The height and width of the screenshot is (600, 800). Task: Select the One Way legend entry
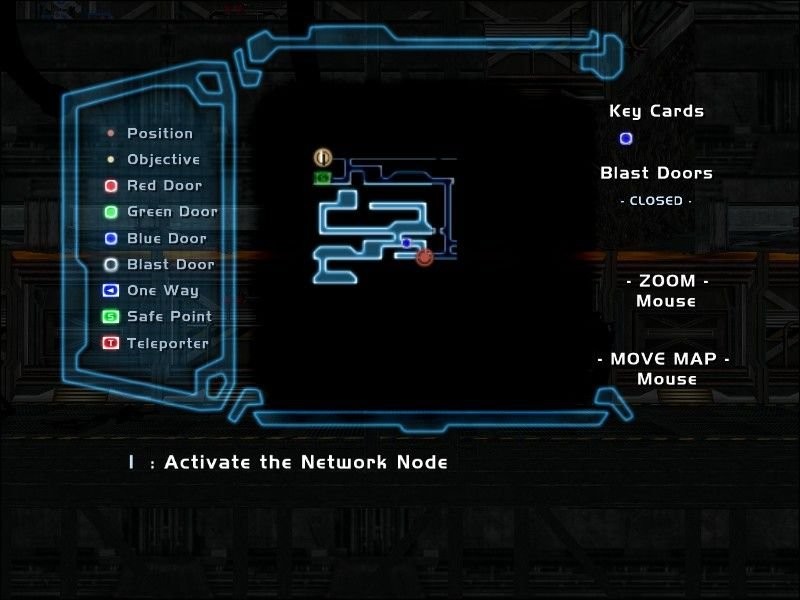pyautogui.click(x=151, y=291)
